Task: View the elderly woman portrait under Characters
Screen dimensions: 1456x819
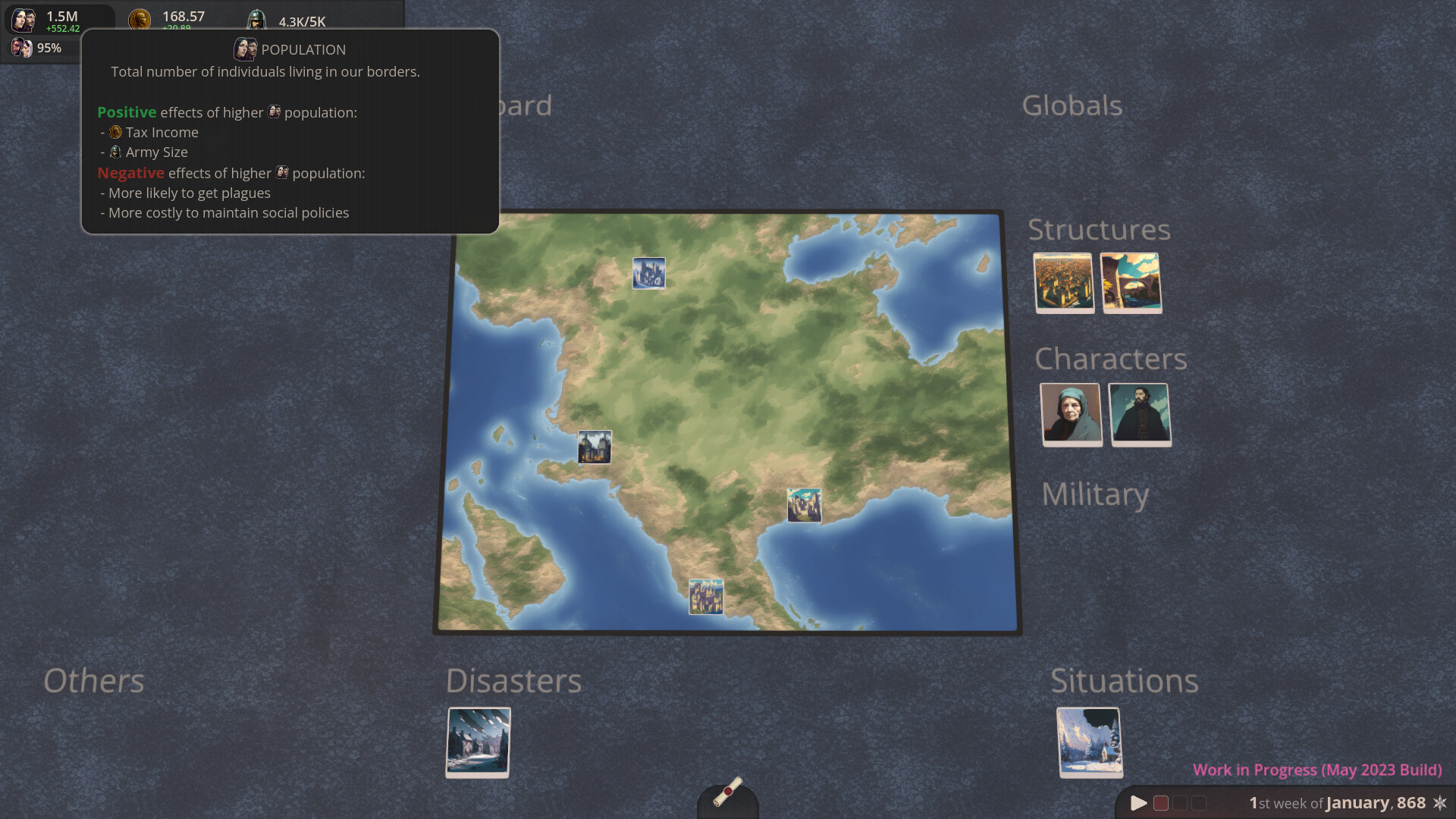Action: coord(1072,414)
